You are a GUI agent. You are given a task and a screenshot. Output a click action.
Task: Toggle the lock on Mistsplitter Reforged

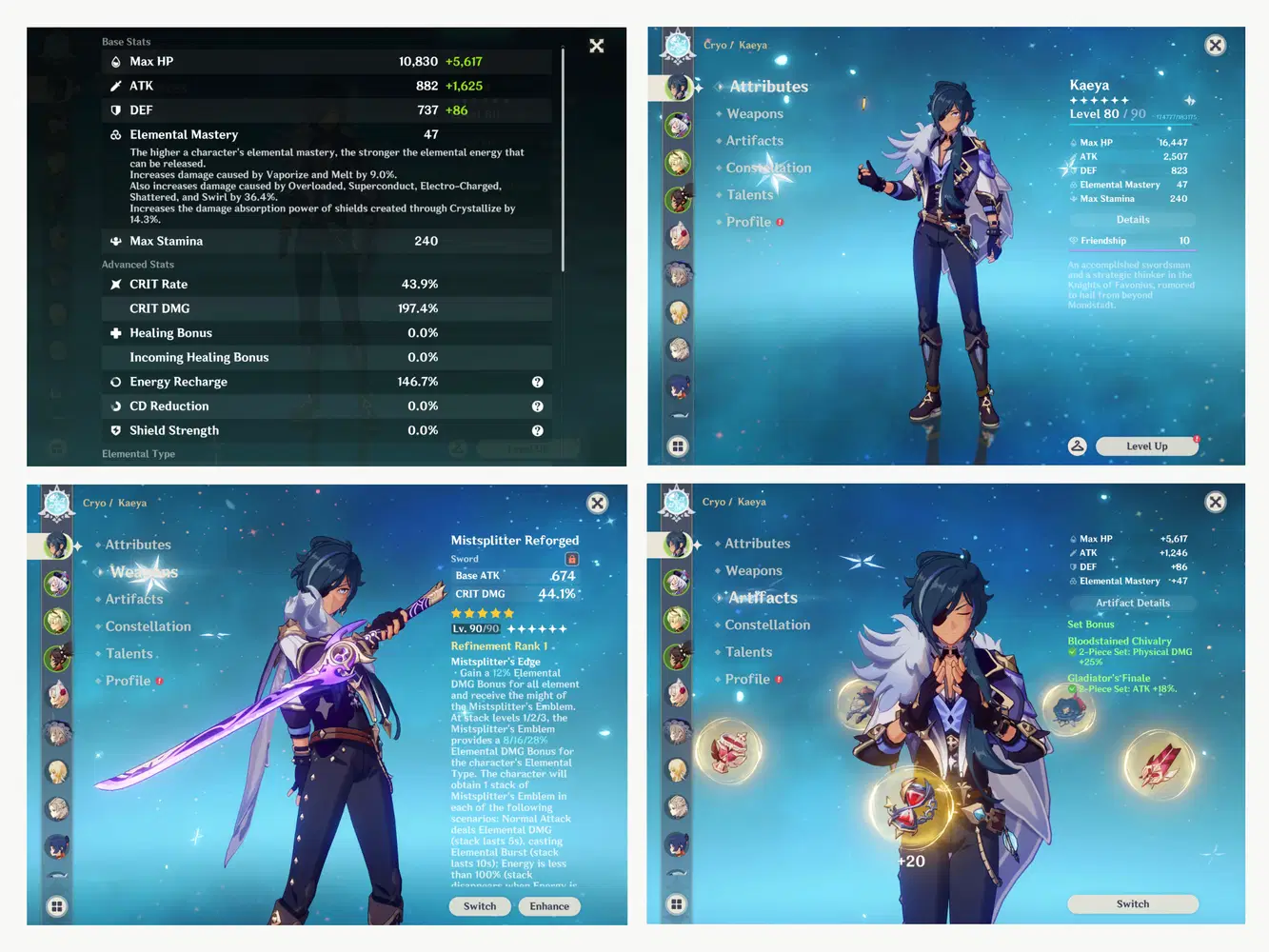pos(571,559)
